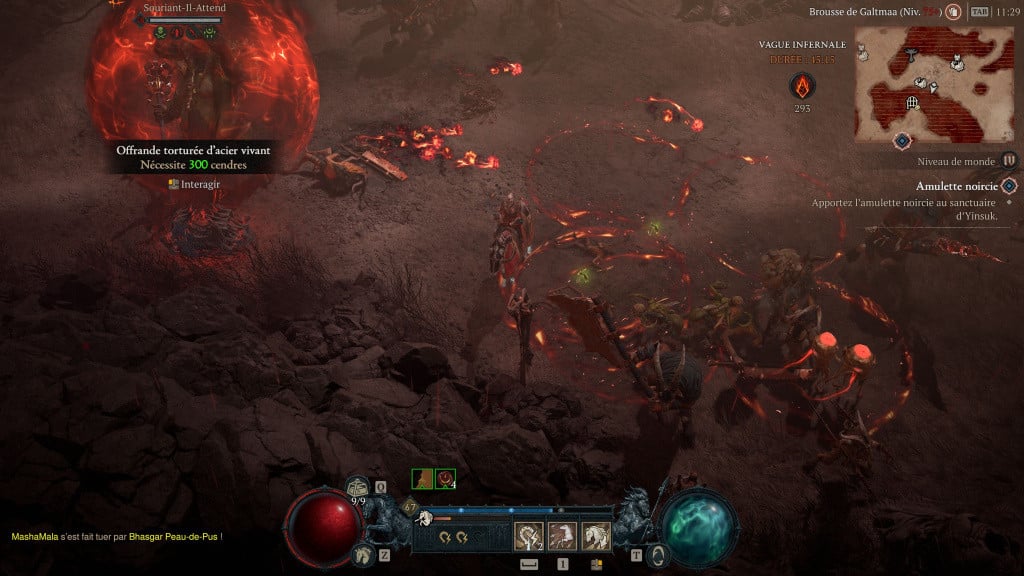Trigger the charging horse mount skill
The image size is (1024, 576).
click(x=562, y=537)
